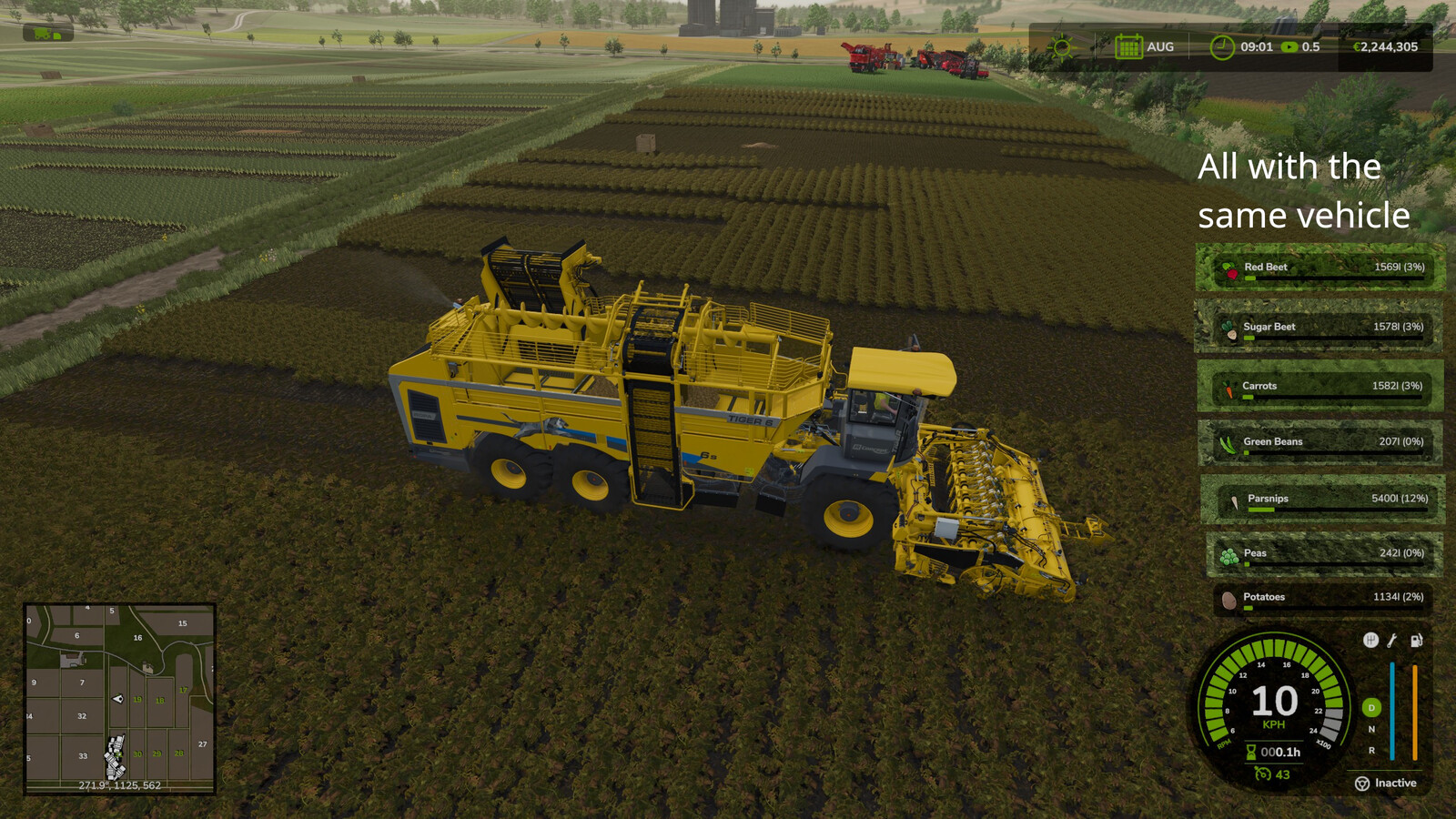Viewport: 1456px width, 819px height.
Task: Select the Red Beet crop icon
Action: pos(1231,268)
